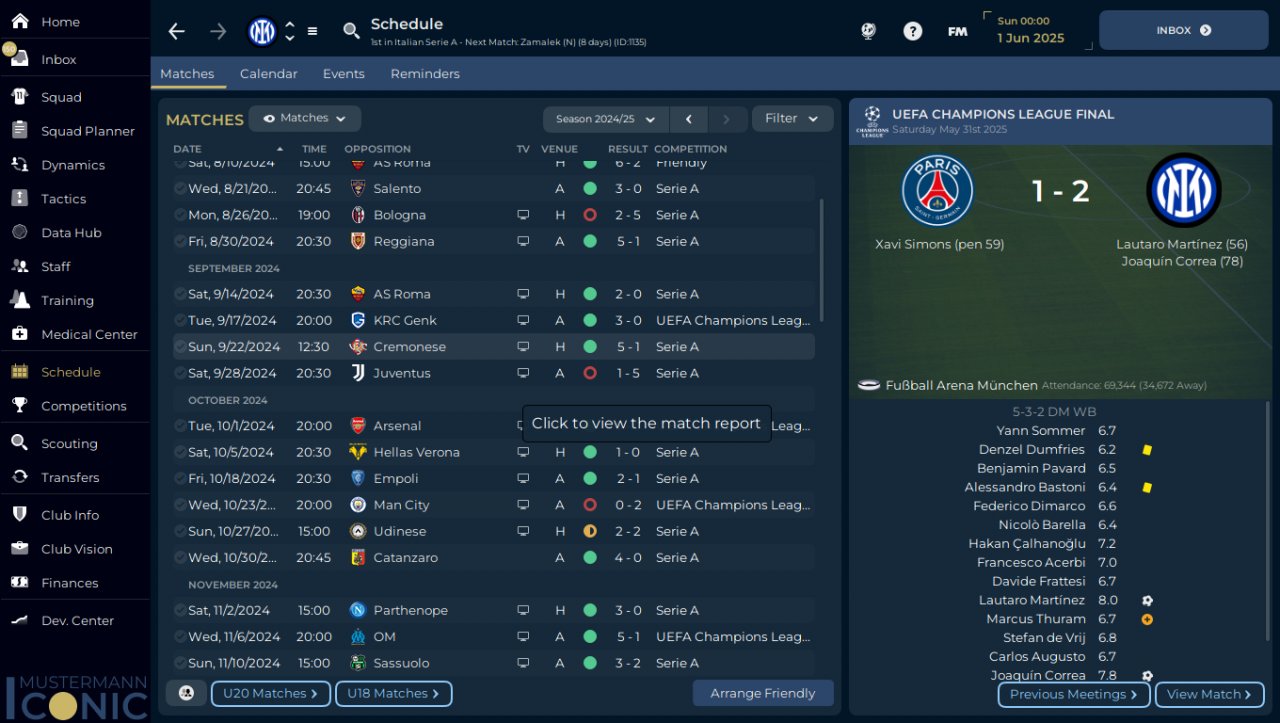Open the Filter dropdown
Viewport: 1280px width, 723px height.
(792, 119)
